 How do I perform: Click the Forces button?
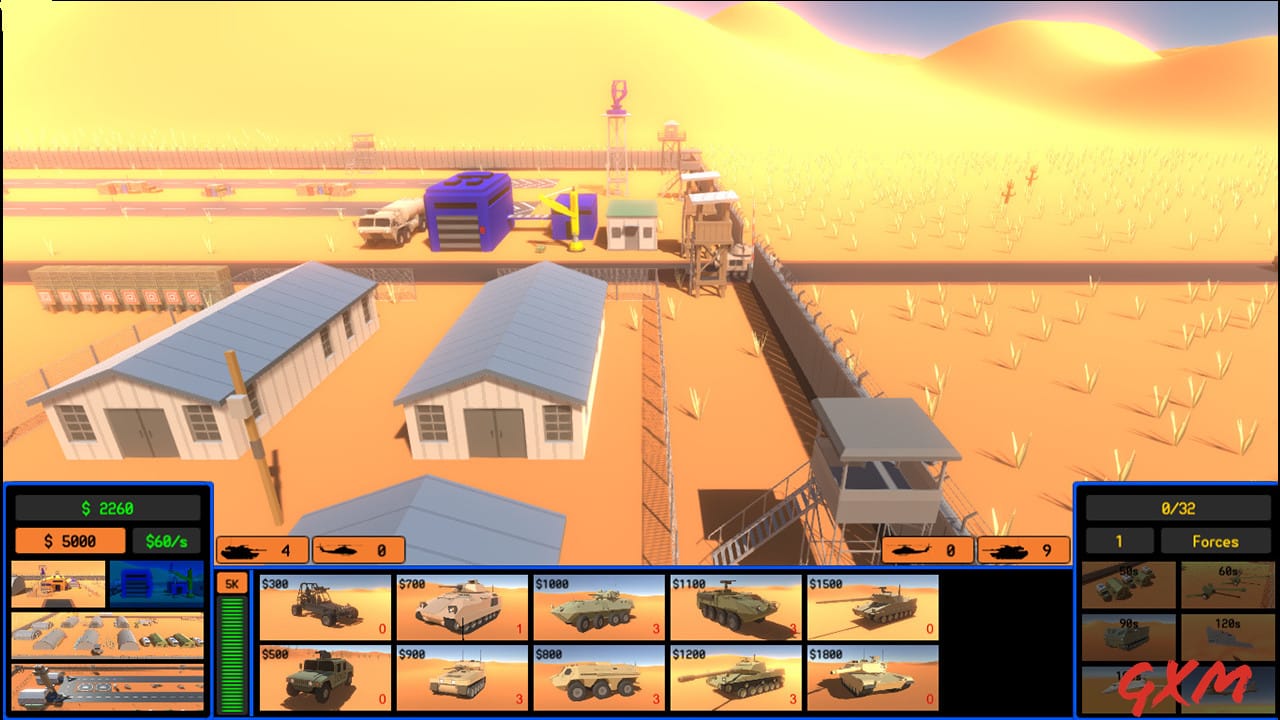pos(1218,541)
